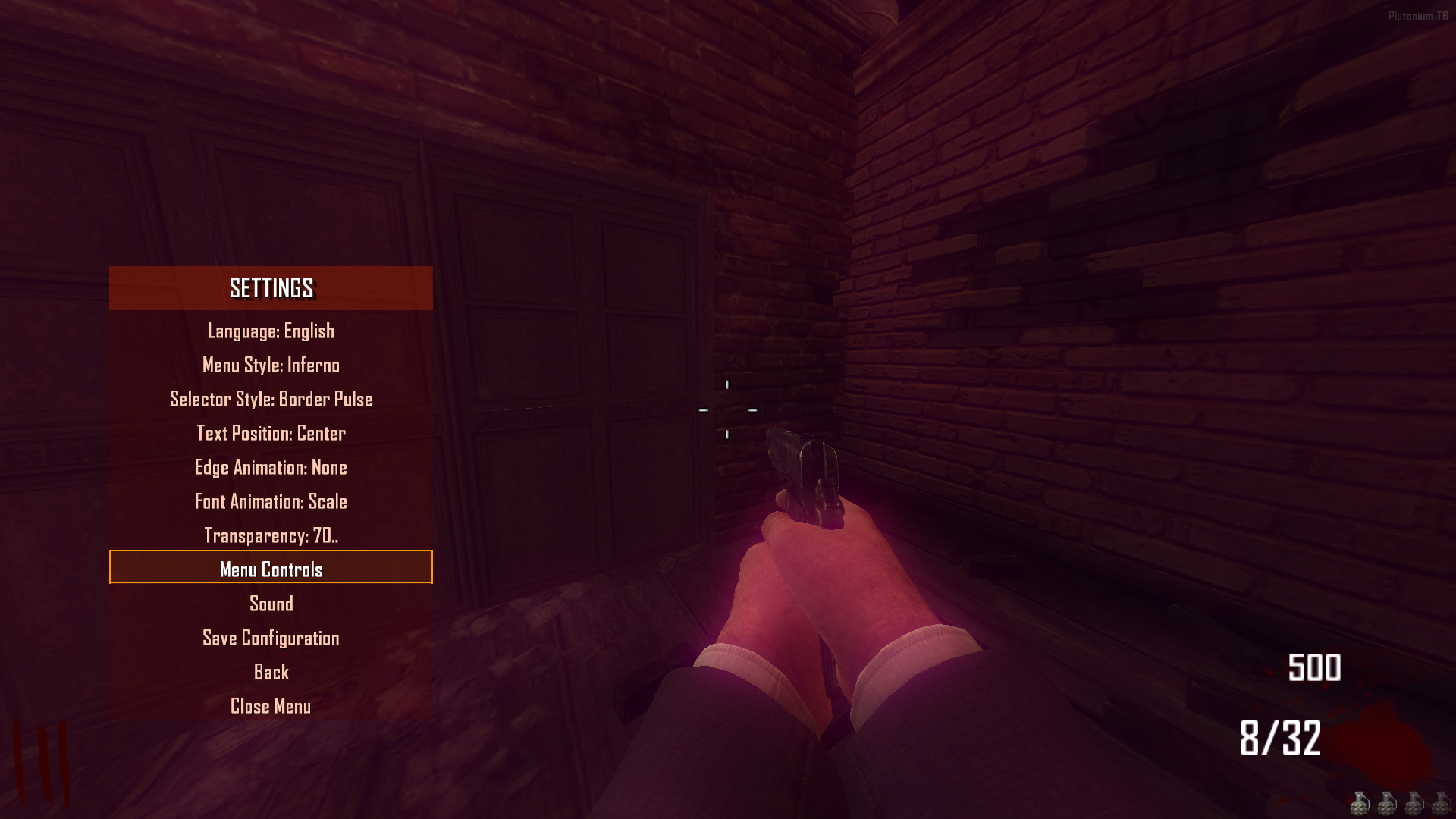Viewport: 1456px width, 819px height.
Task: Adjust the Transparency 70 setting
Action: coord(271,535)
